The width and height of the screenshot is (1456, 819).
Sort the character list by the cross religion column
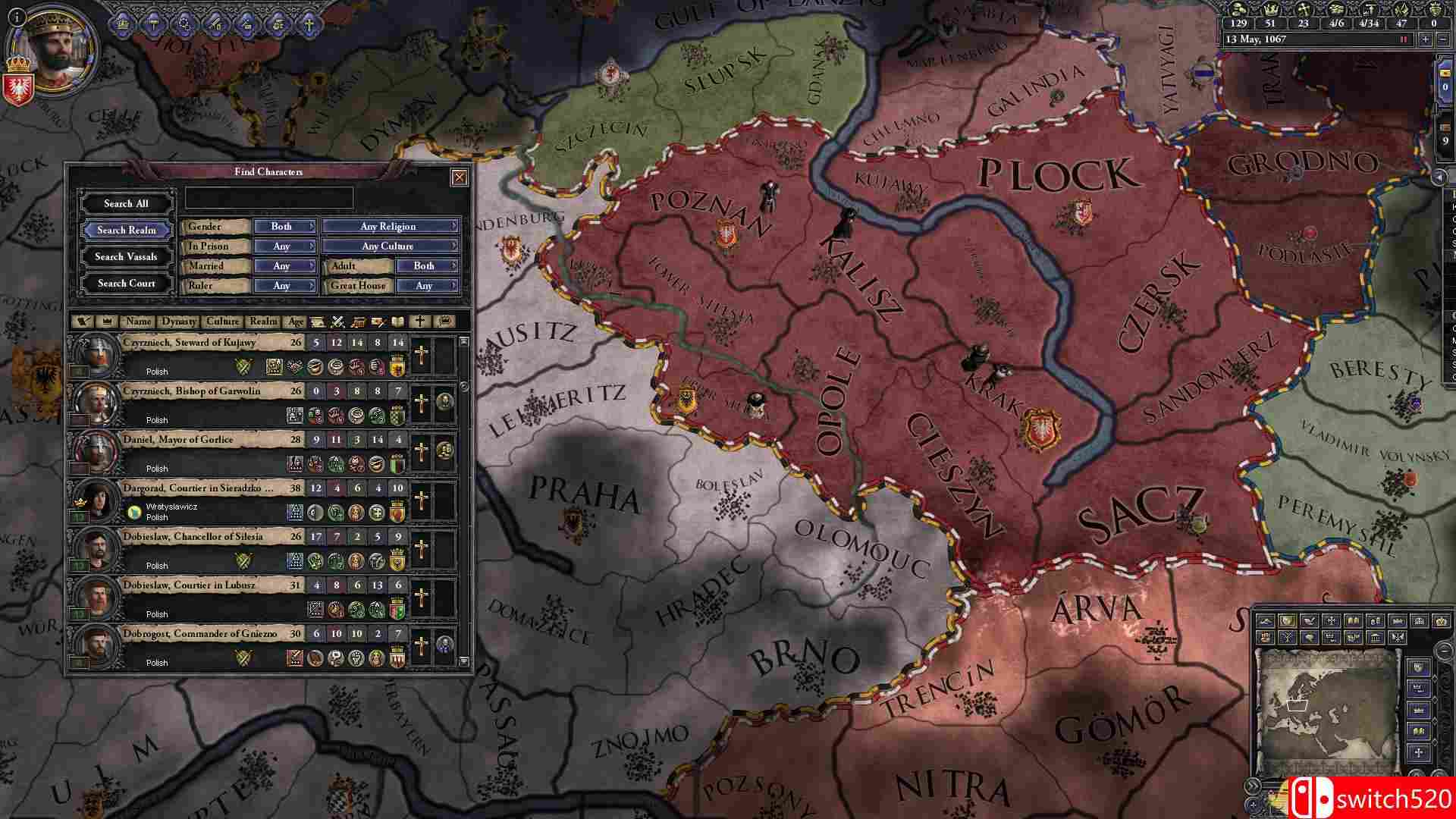[419, 322]
